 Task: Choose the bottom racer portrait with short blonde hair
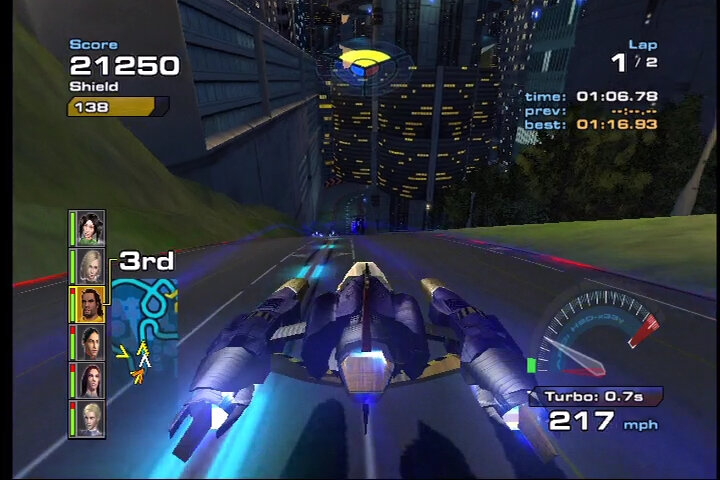coord(90,418)
